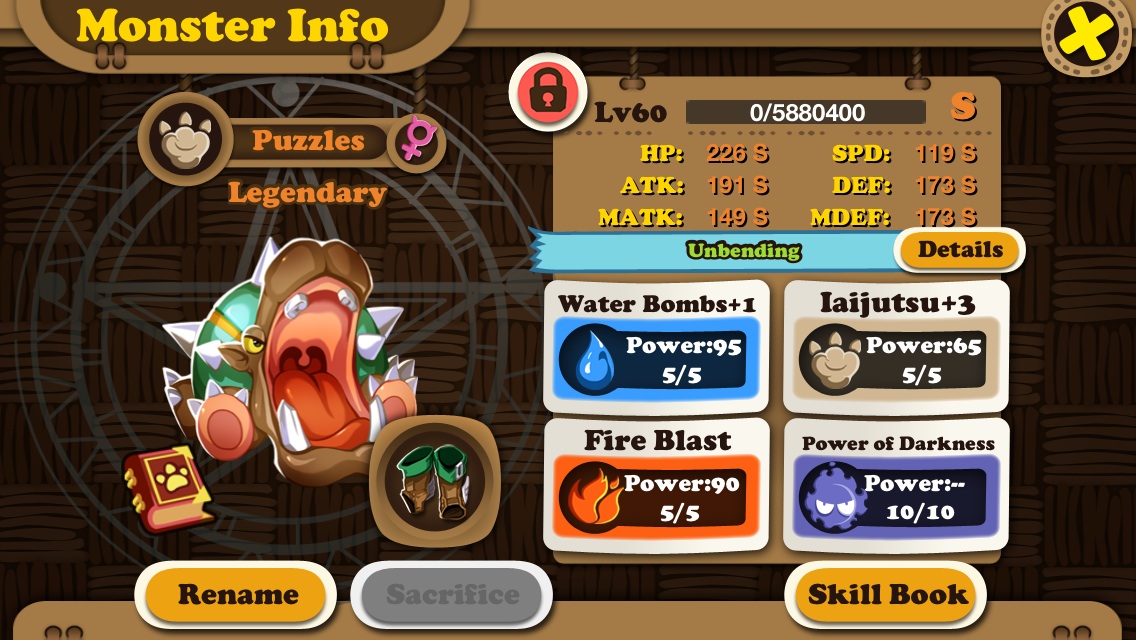This screenshot has width=1136, height=640.
Task: Click the greyed-out Sacrifice button
Action: [x=452, y=595]
